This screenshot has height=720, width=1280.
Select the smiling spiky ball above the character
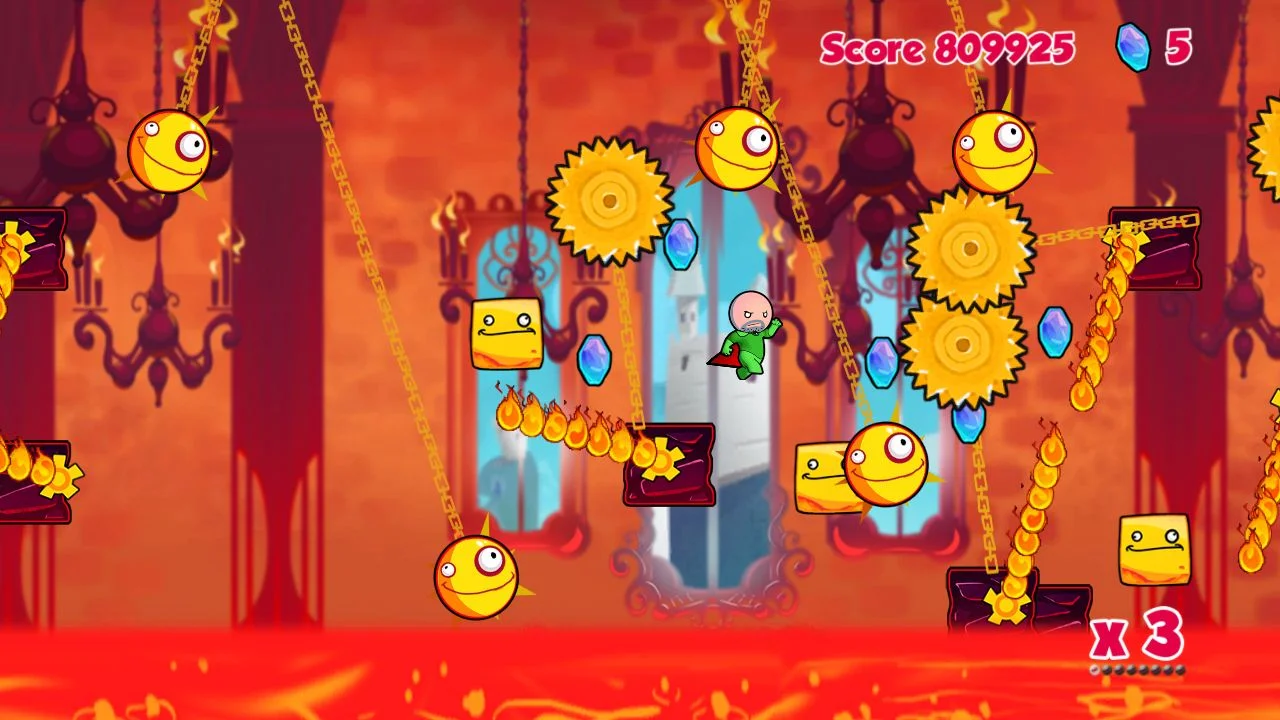(735, 147)
